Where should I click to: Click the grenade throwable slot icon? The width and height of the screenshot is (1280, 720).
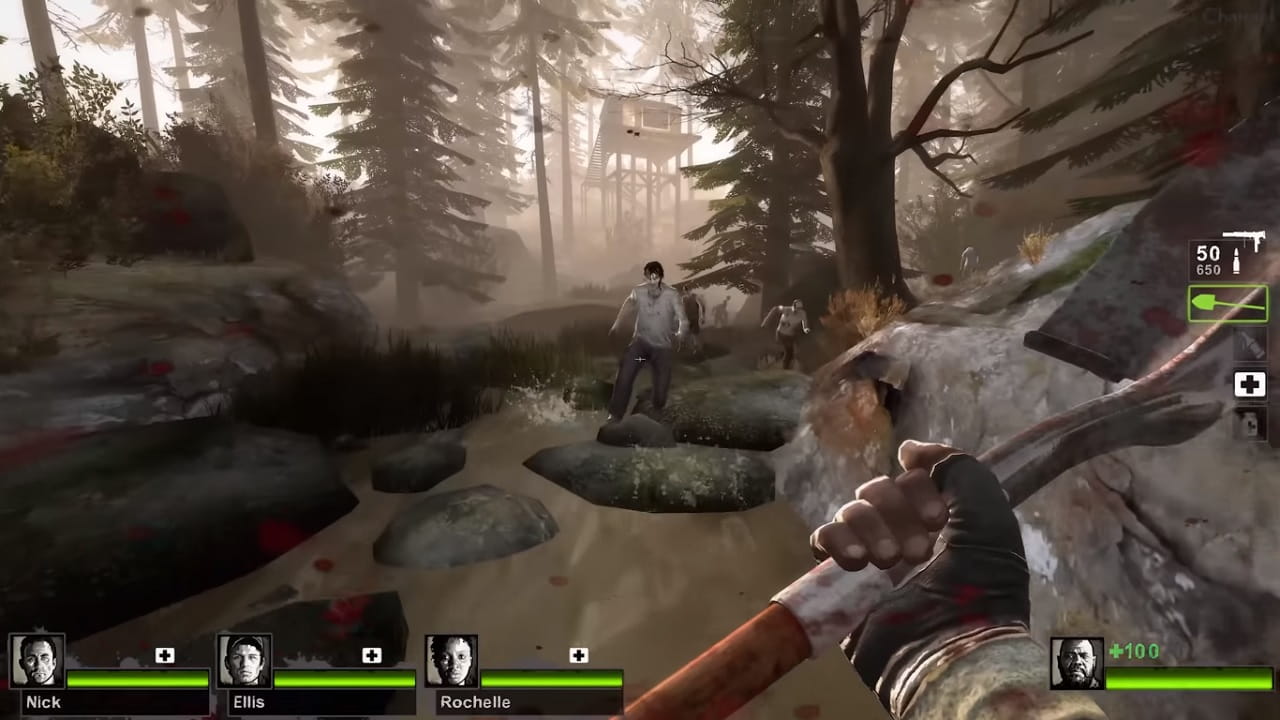click(1249, 344)
